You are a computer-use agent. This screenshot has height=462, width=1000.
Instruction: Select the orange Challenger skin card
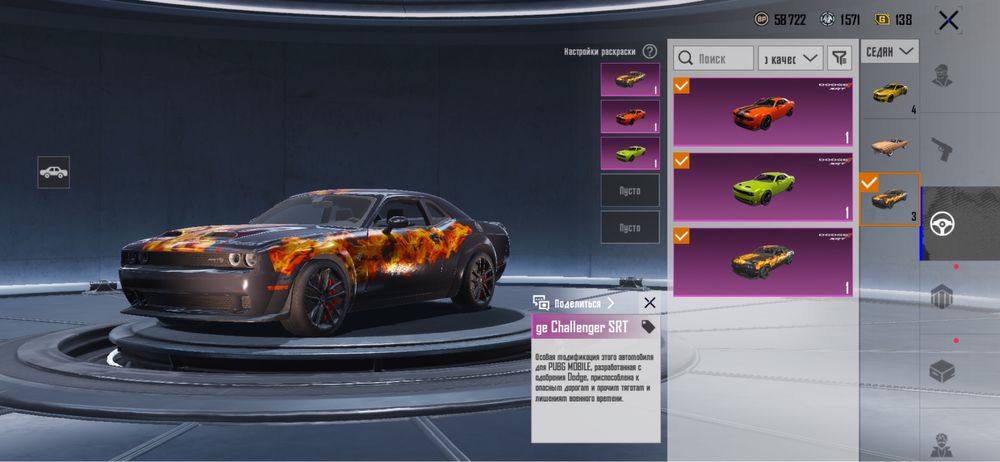763,113
